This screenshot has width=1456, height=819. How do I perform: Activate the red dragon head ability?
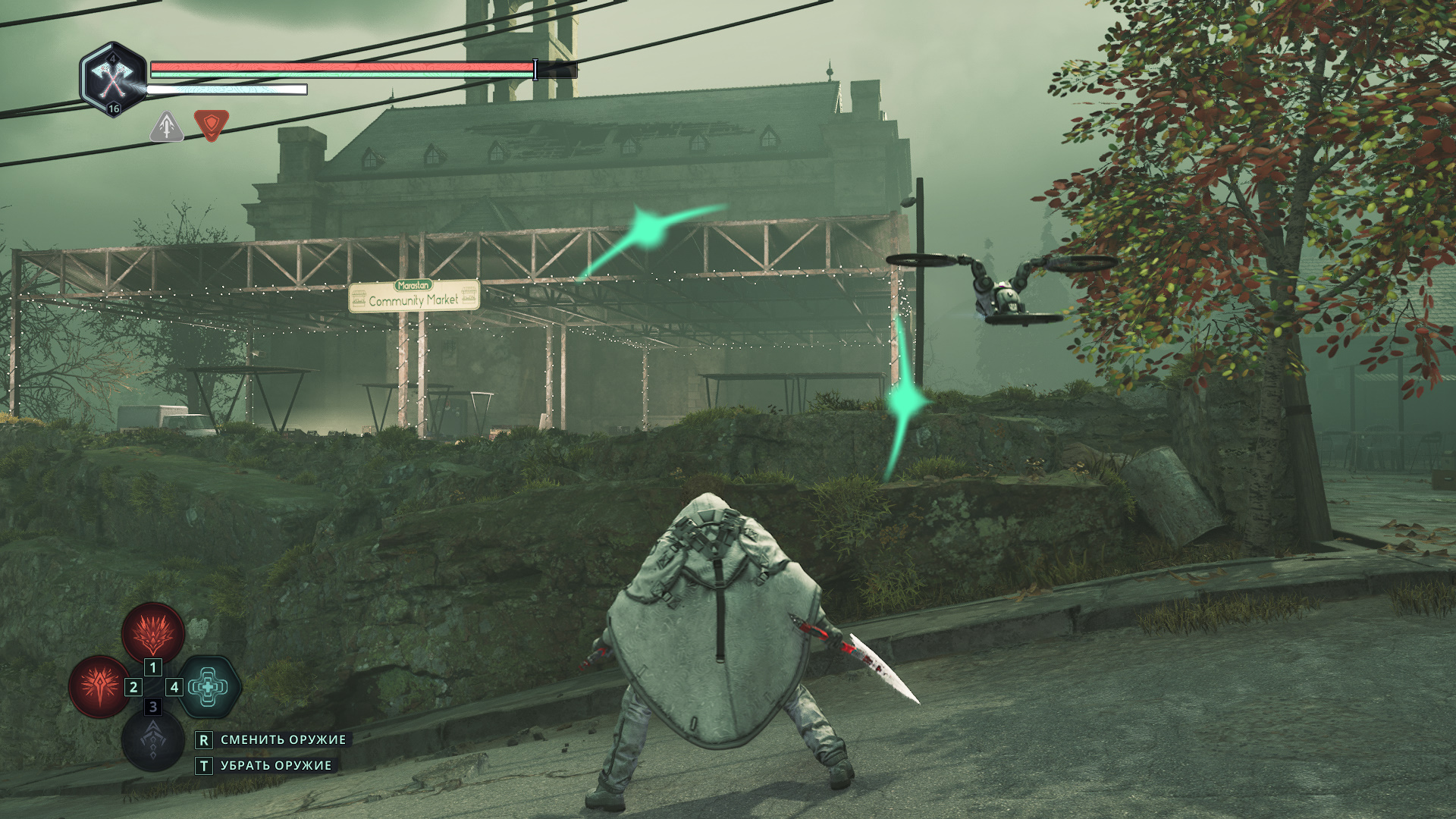click(x=153, y=632)
